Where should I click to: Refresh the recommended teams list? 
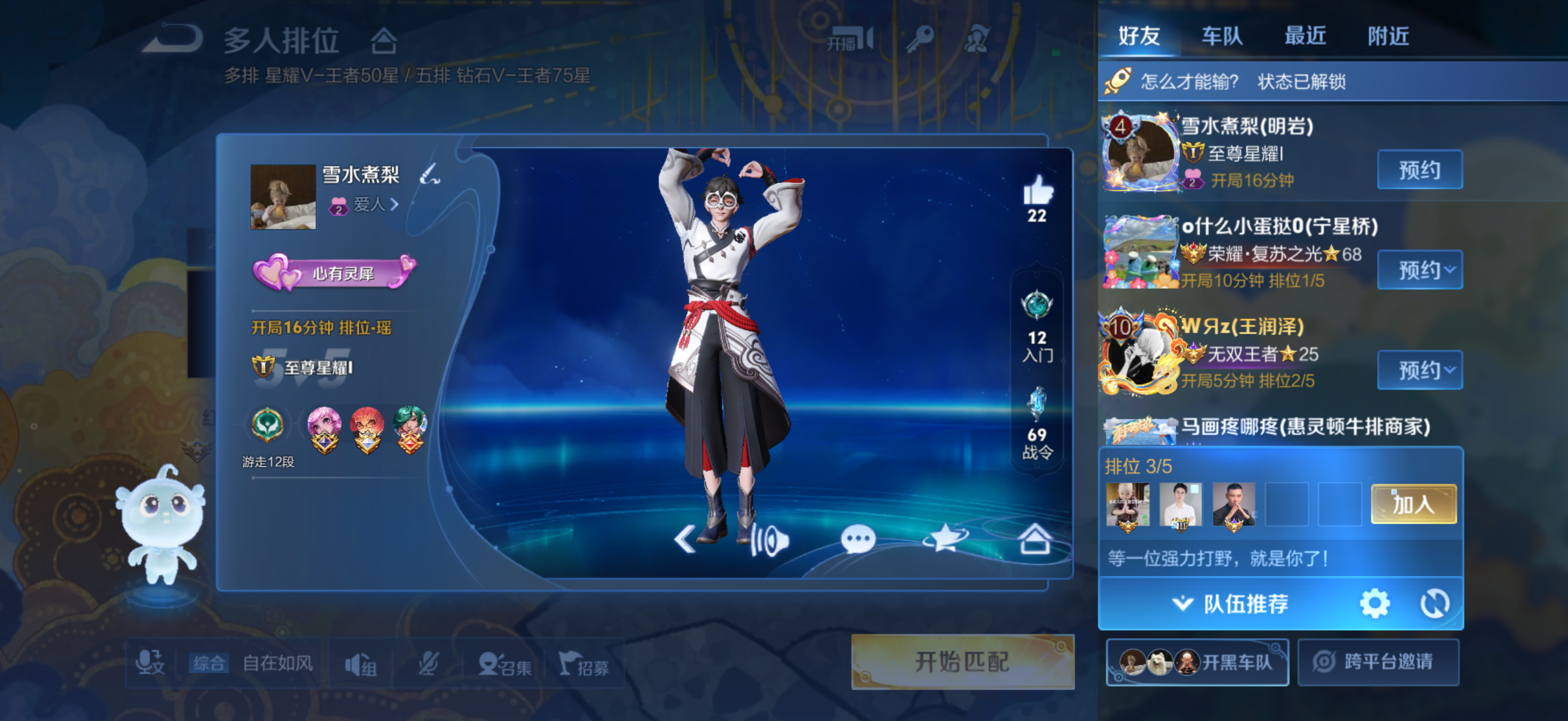click(x=1434, y=604)
